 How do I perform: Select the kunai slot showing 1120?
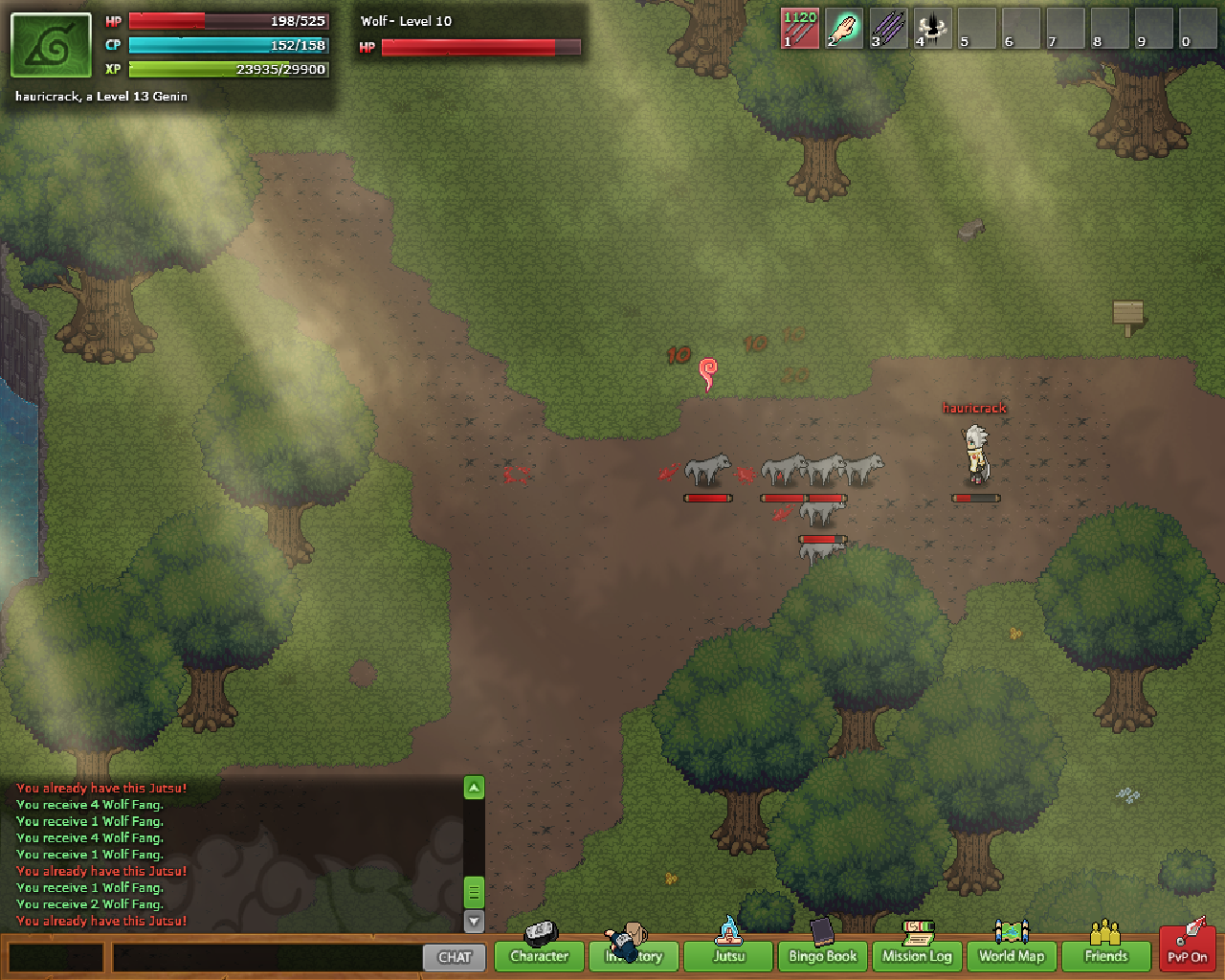coord(800,29)
